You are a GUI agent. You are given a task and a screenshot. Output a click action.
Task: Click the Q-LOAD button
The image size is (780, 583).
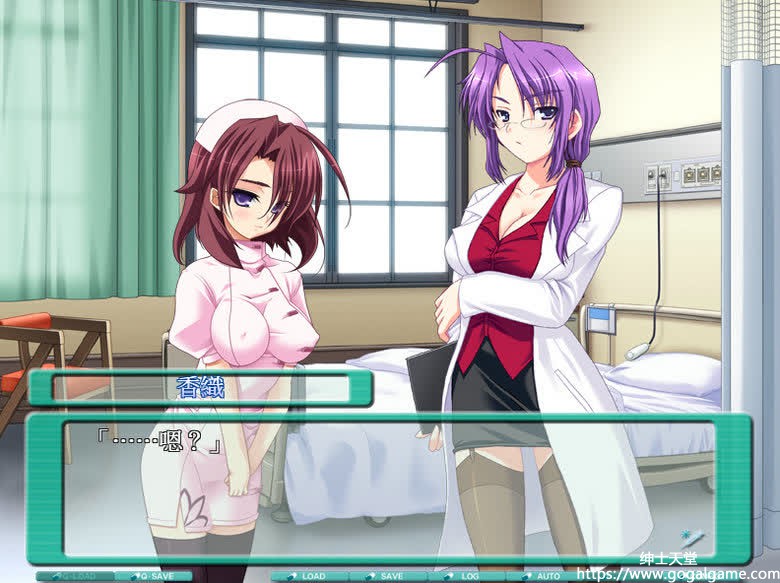pos(75,576)
